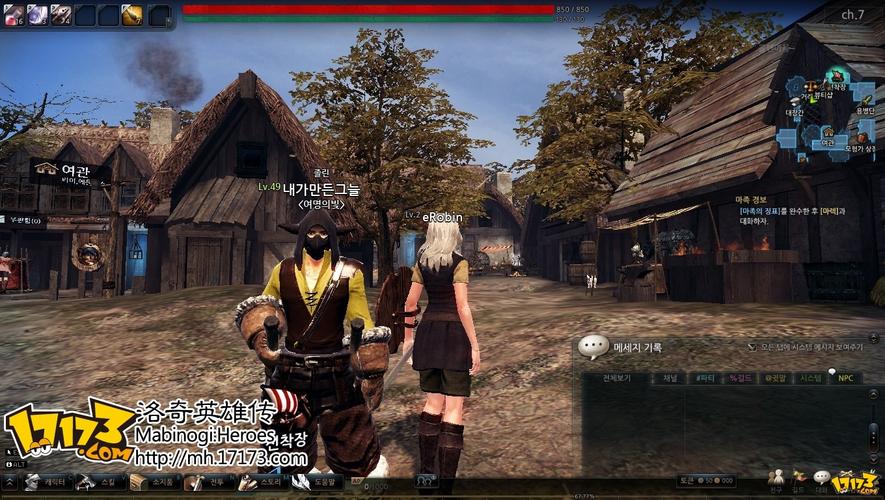
Task: Switch to the #파티 party chat tab
Action: [705, 378]
